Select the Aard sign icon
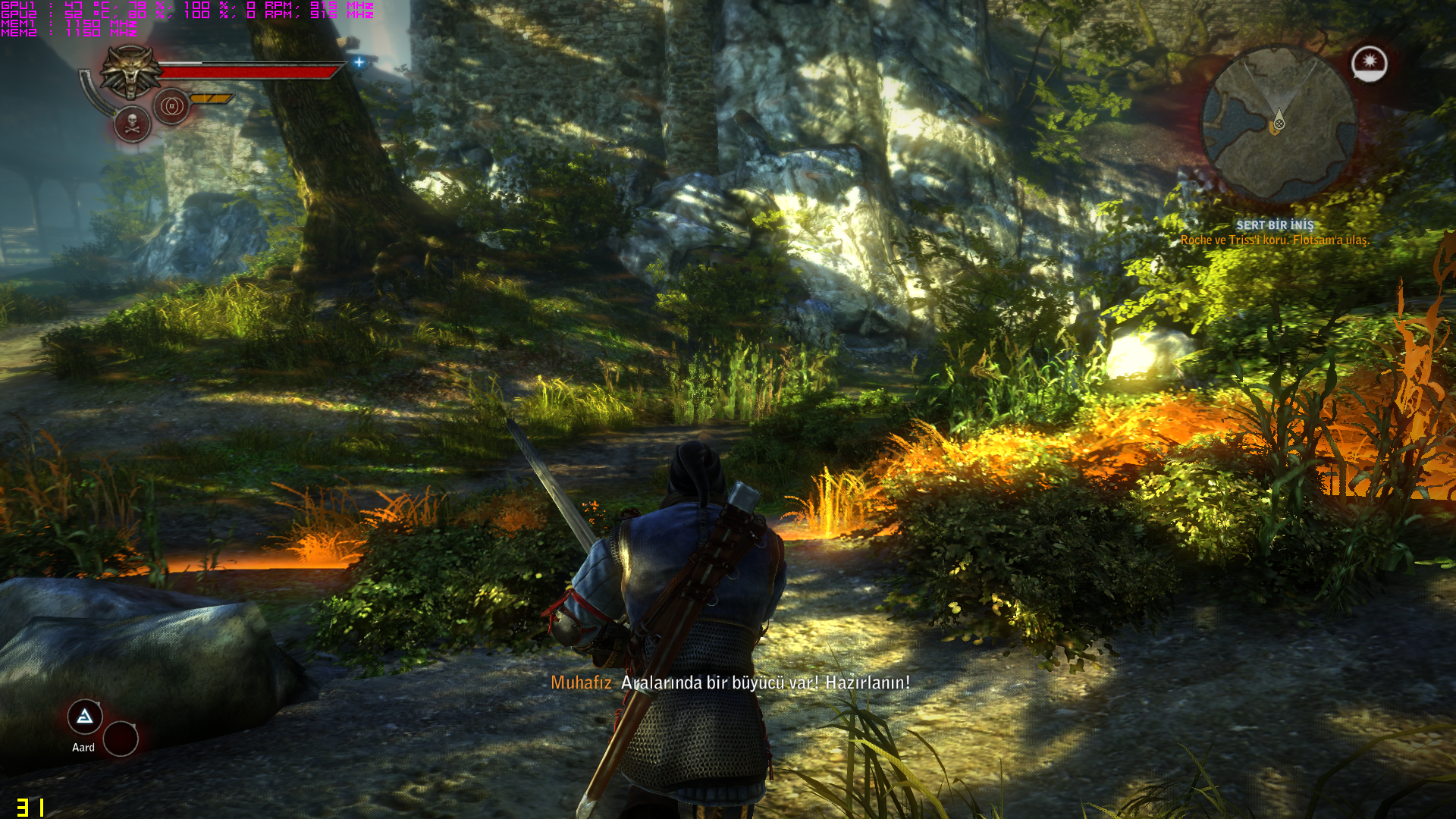 pyautogui.click(x=85, y=717)
